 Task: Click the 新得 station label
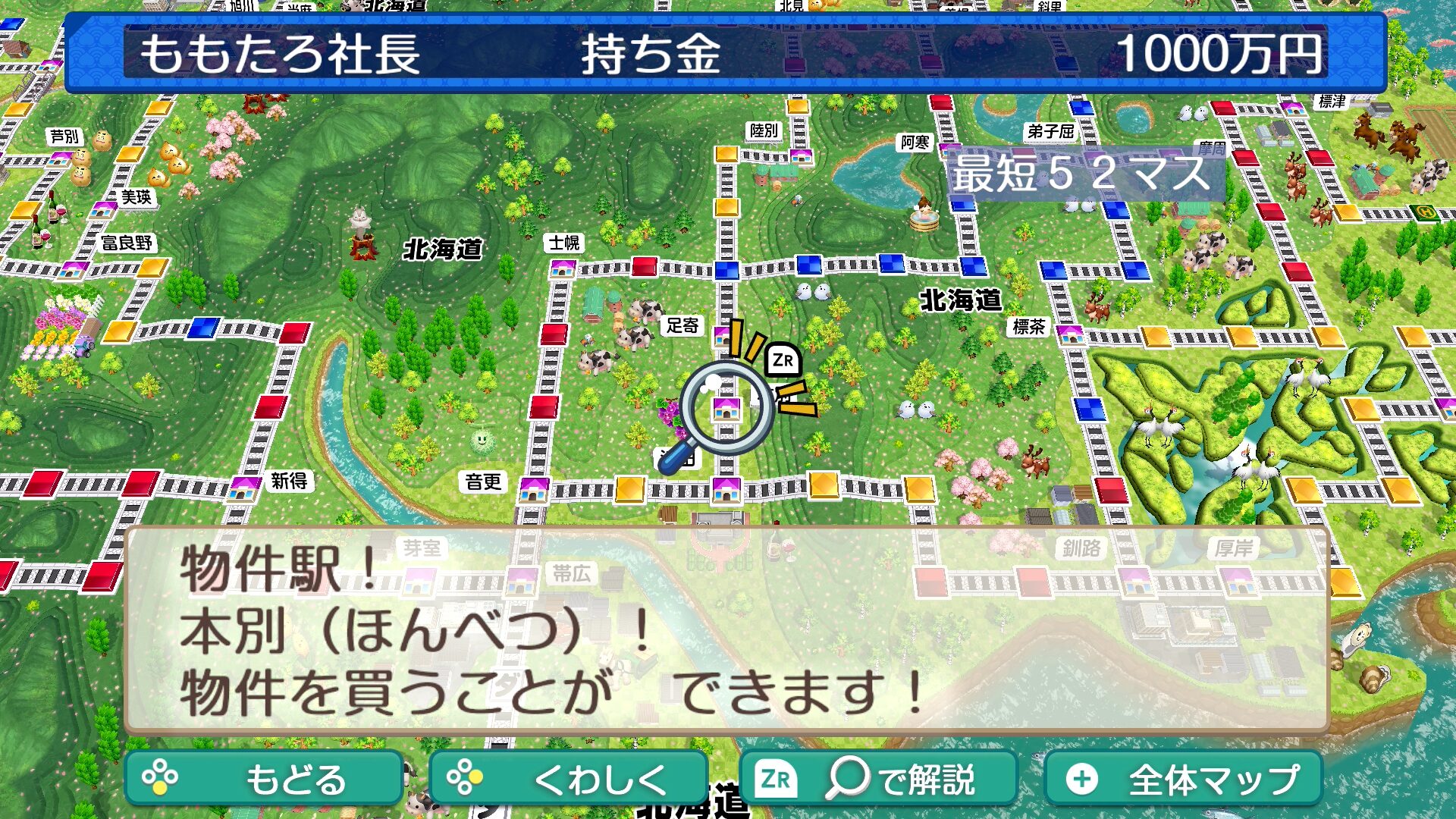[289, 481]
